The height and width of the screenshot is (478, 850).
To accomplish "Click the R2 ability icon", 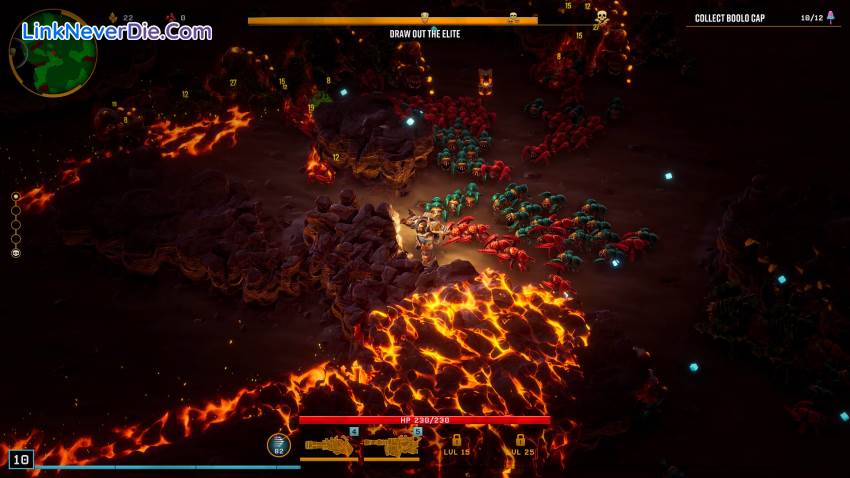I will tap(278, 445).
